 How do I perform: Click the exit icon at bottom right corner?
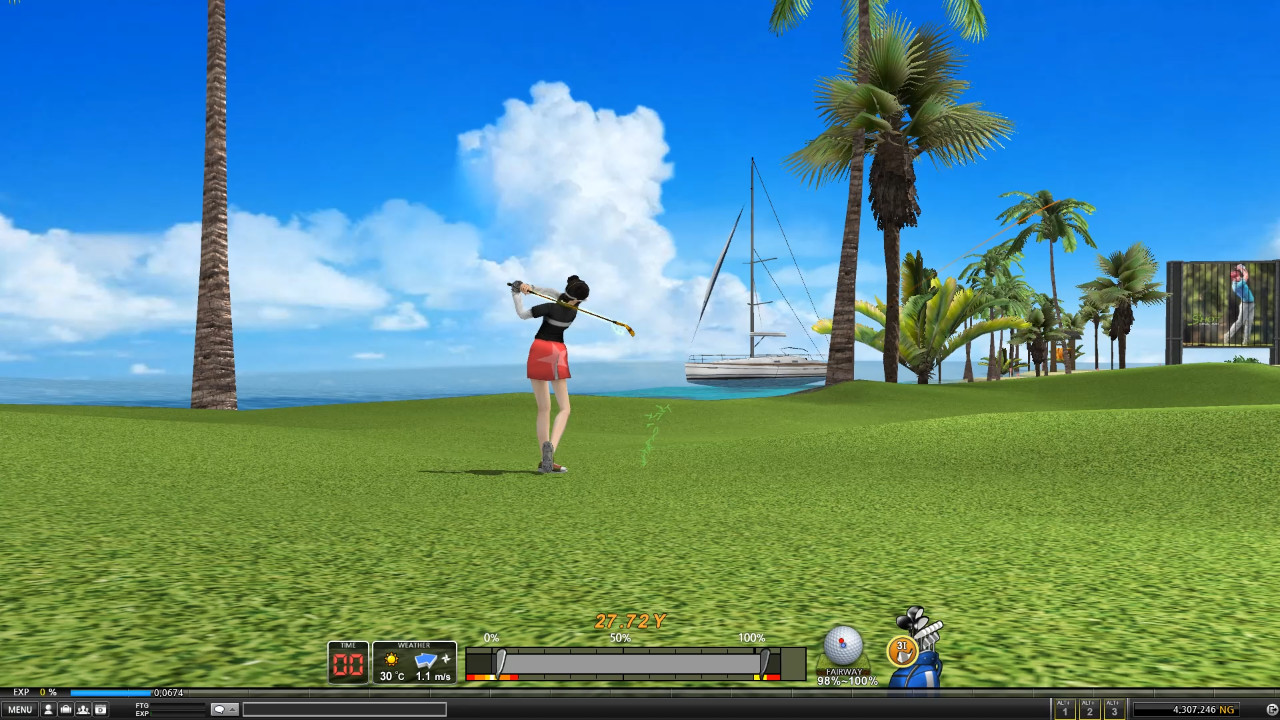click(1272, 709)
